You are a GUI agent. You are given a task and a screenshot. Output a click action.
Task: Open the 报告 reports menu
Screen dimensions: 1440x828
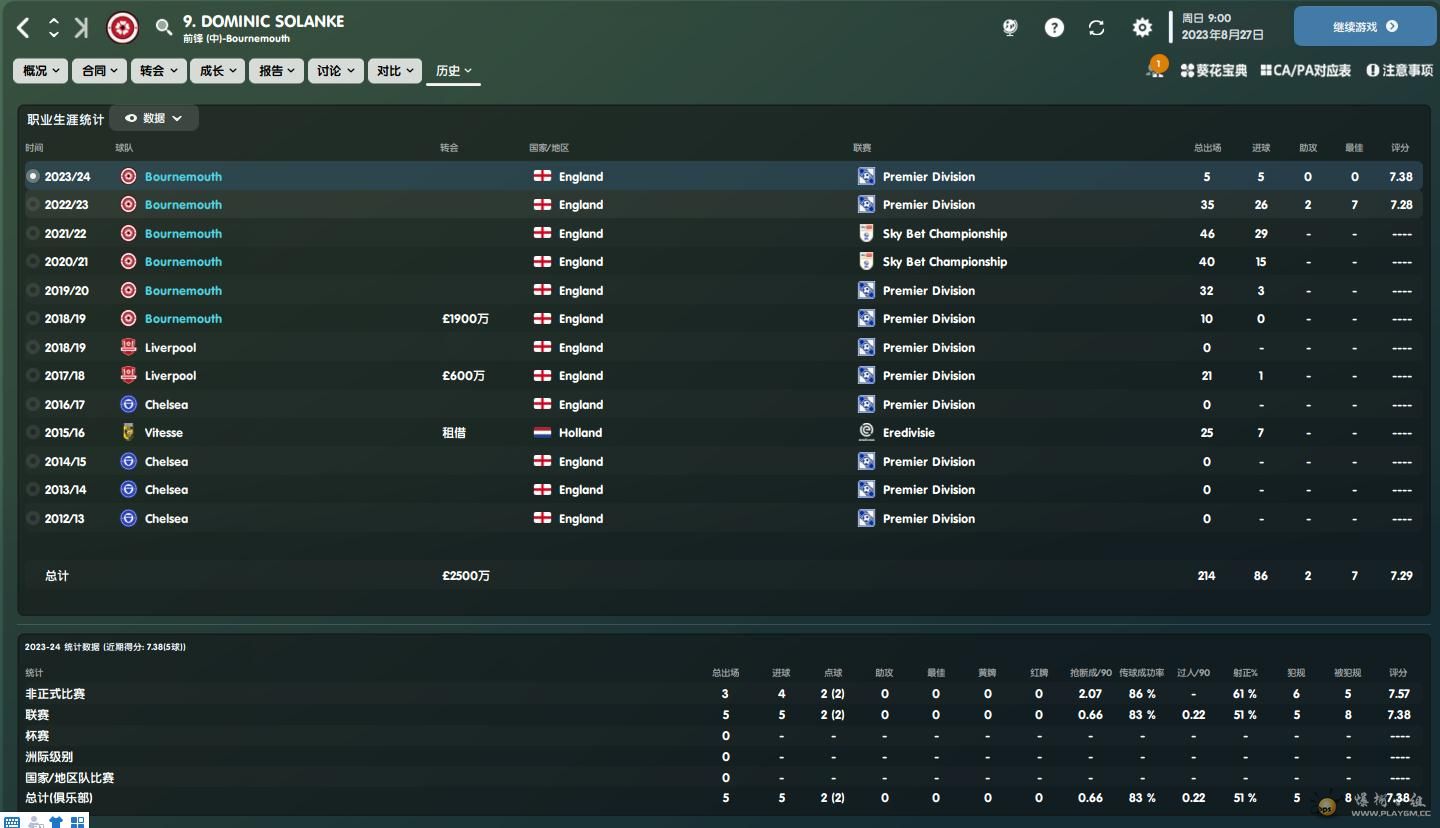click(276, 71)
